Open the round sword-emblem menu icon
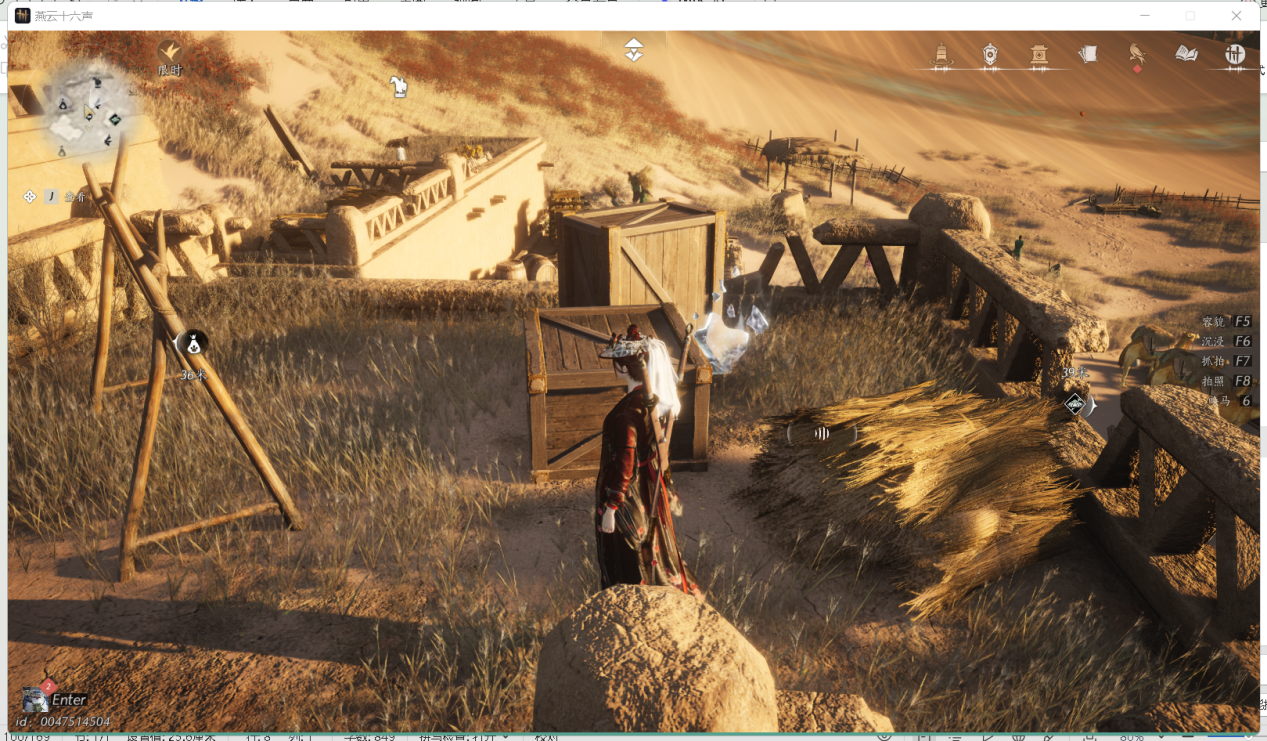The height and width of the screenshot is (741, 1267). 1236,55
